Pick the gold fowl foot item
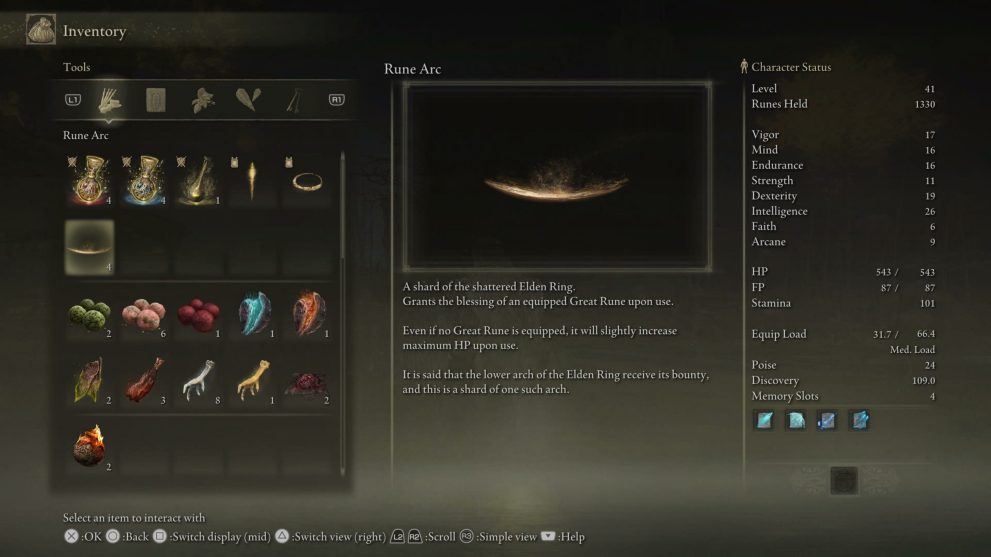This screenshot has width=991, height=557. pyautogui.click(x=253, y=380)
